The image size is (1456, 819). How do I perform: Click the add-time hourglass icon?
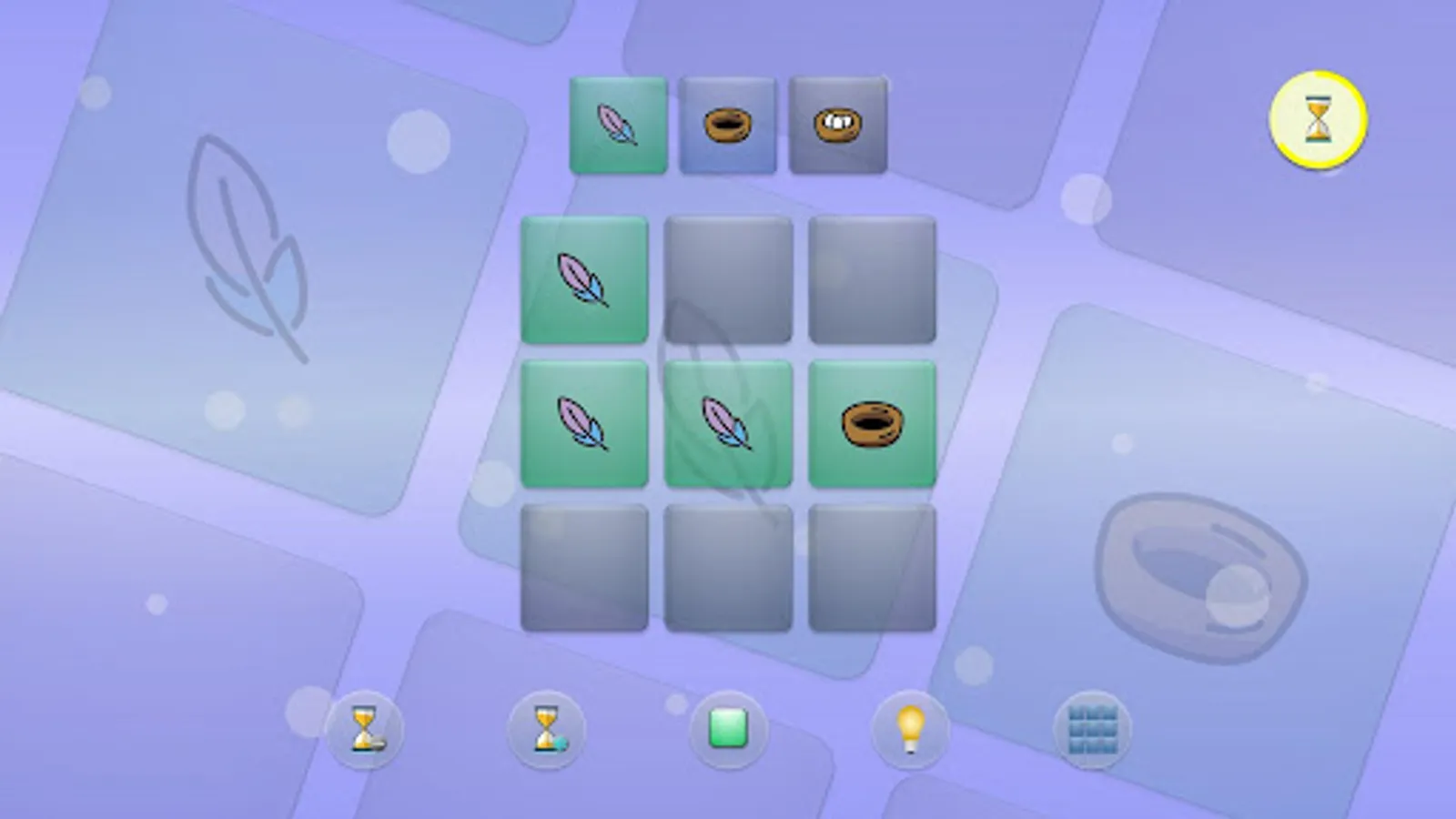tap(544, 729)
